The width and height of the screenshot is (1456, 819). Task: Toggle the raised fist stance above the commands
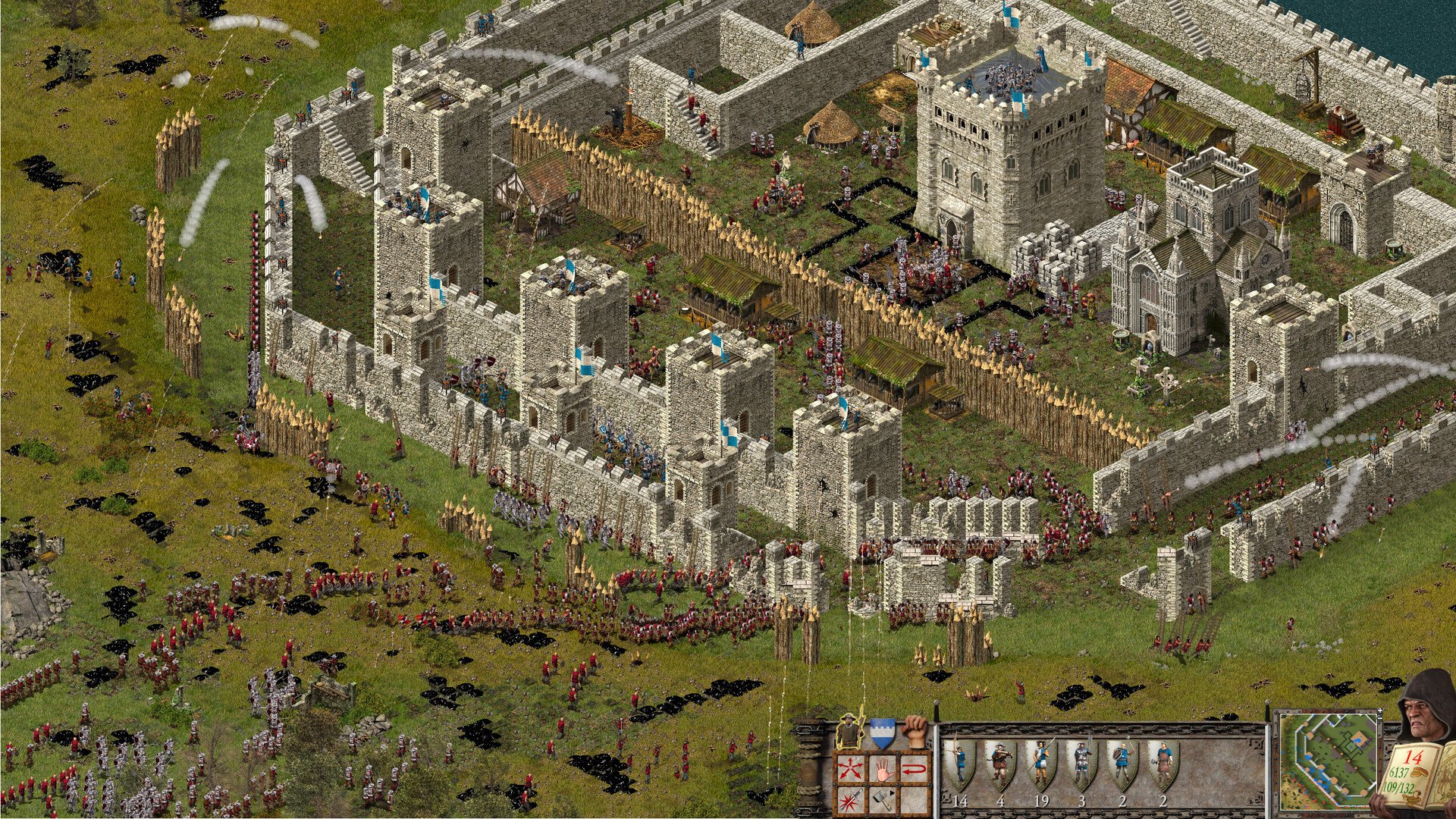915,730
